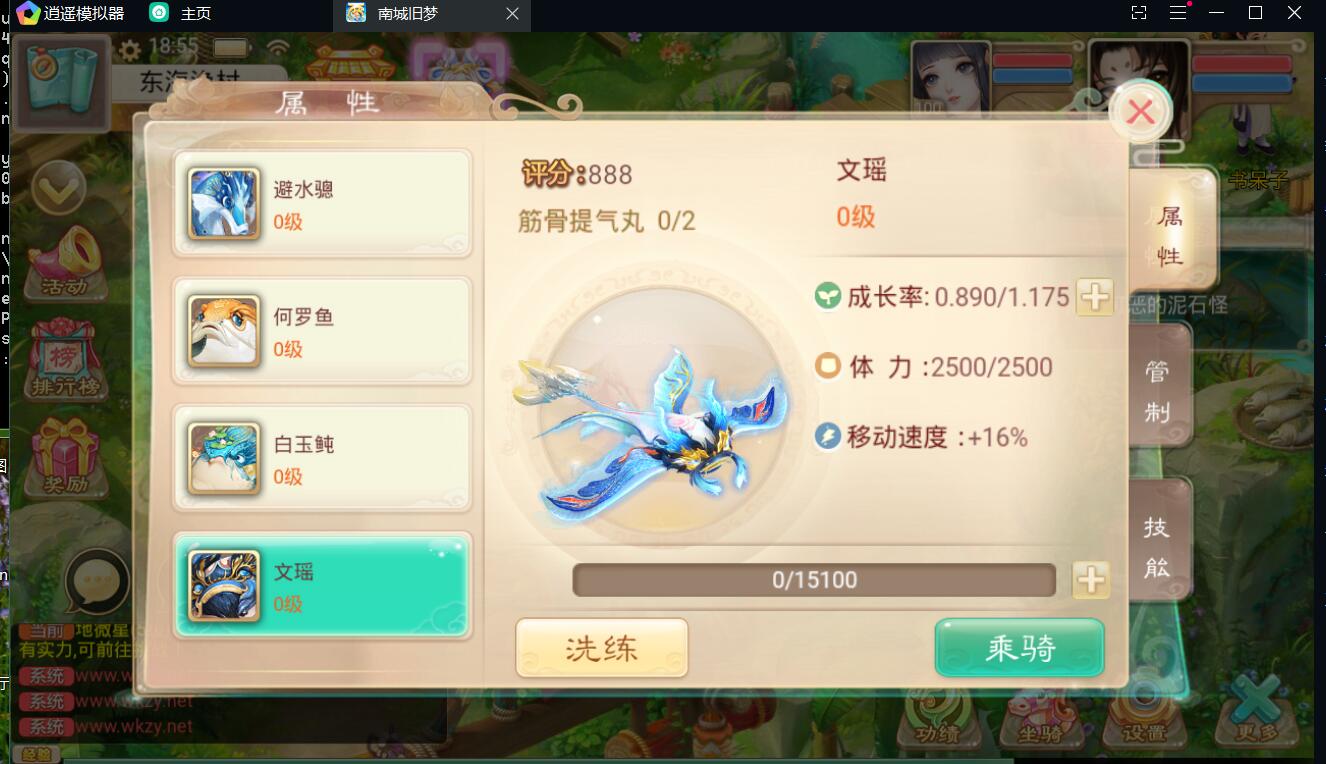1326x764 pixels.
Task: Open the quest scroll icon top-left
Action: click(x=61, y=80)
